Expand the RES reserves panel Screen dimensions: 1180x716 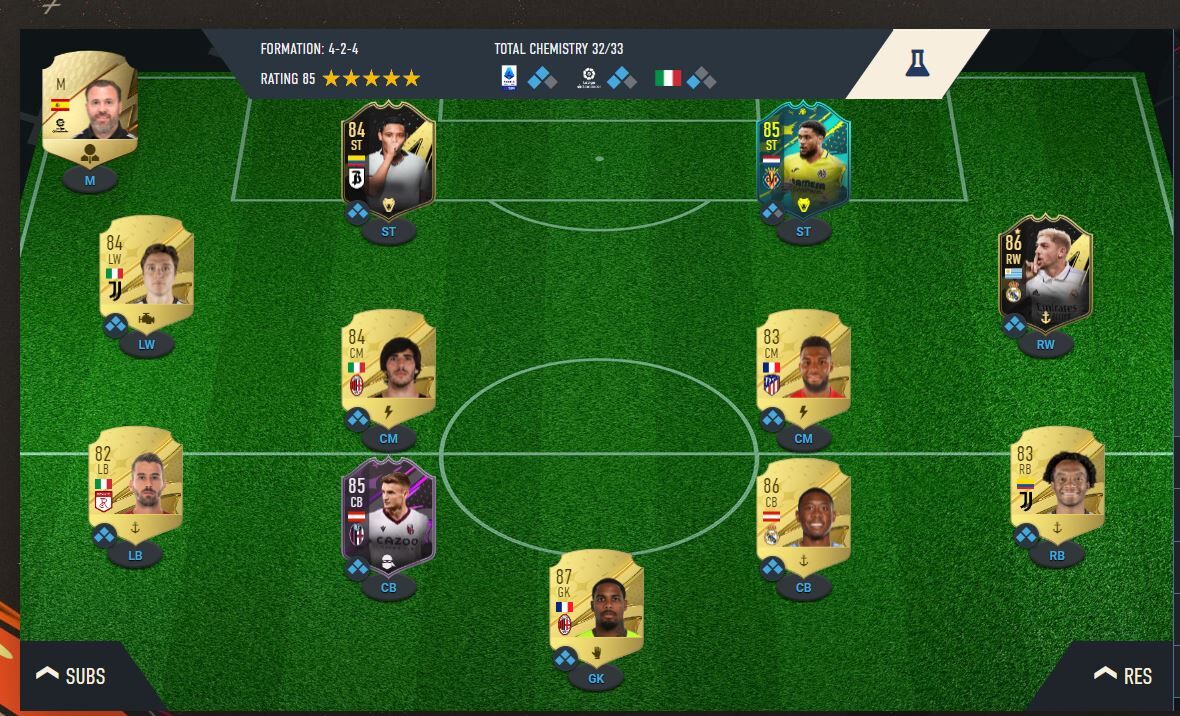point(1122,676)
